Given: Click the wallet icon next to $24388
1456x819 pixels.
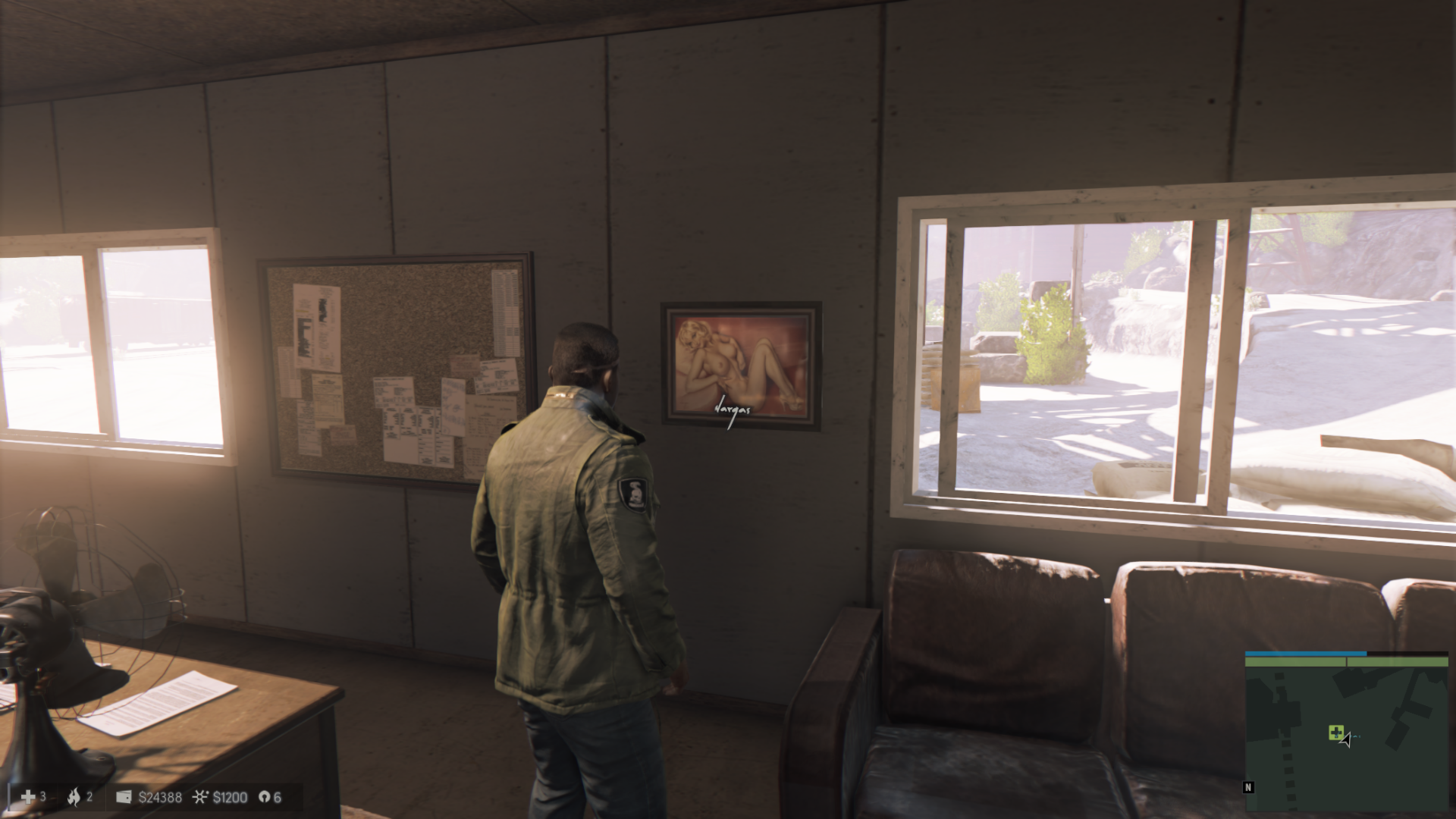Looking at the screenshot, I should [124, 797].
